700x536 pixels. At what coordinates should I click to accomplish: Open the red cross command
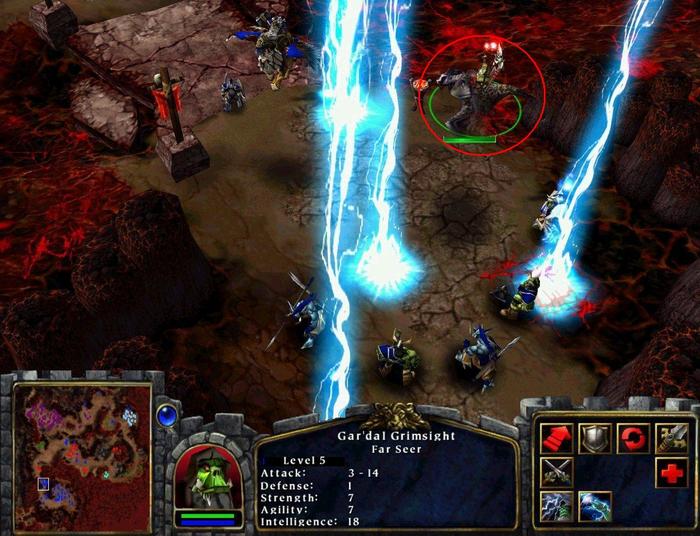click(672, 471)
